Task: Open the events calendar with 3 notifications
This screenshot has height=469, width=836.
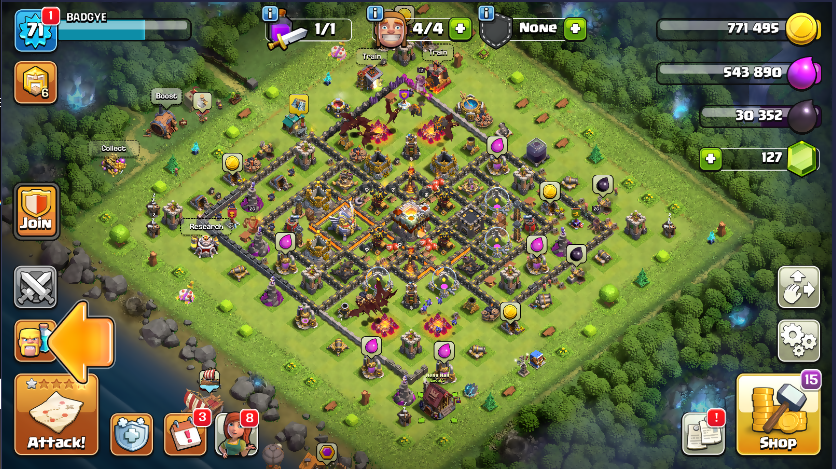Action: pos(185,433)
